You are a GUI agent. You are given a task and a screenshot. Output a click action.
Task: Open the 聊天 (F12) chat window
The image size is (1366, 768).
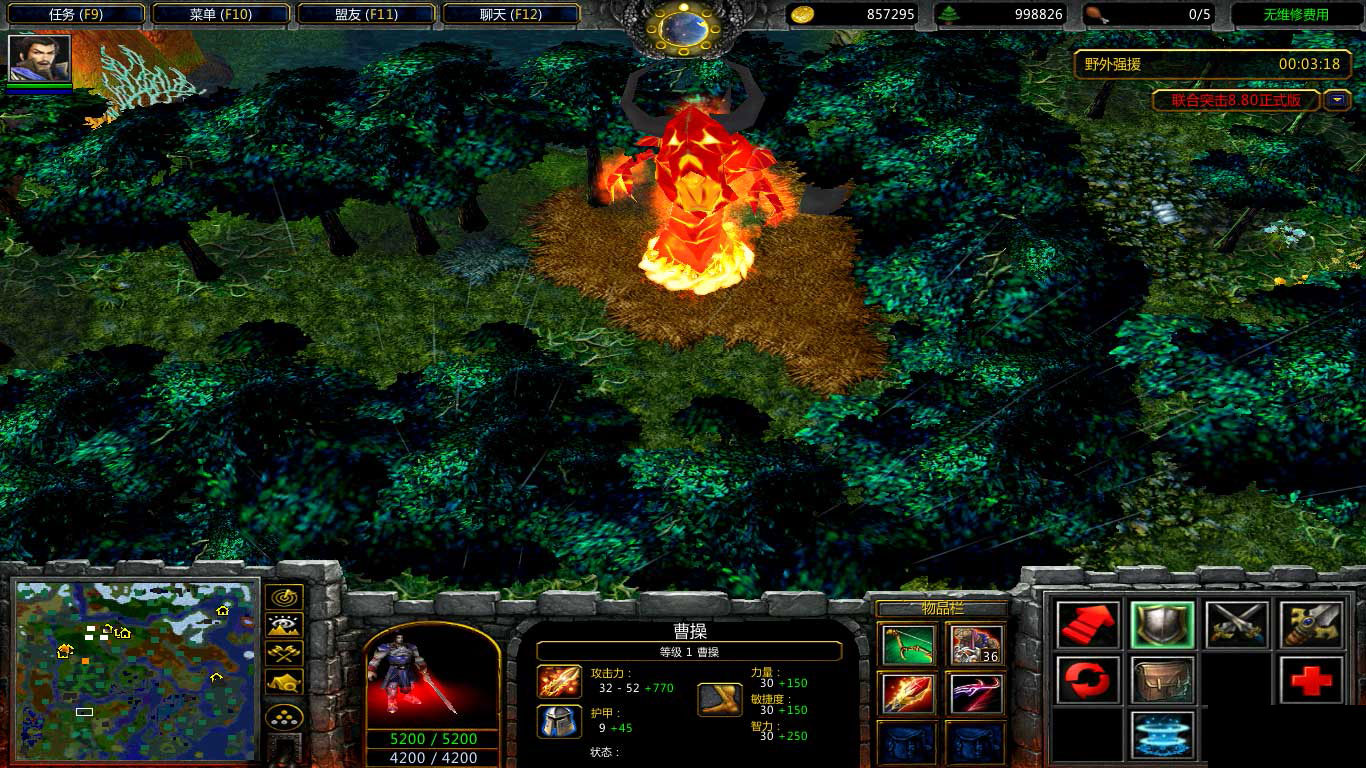point(512,14)
